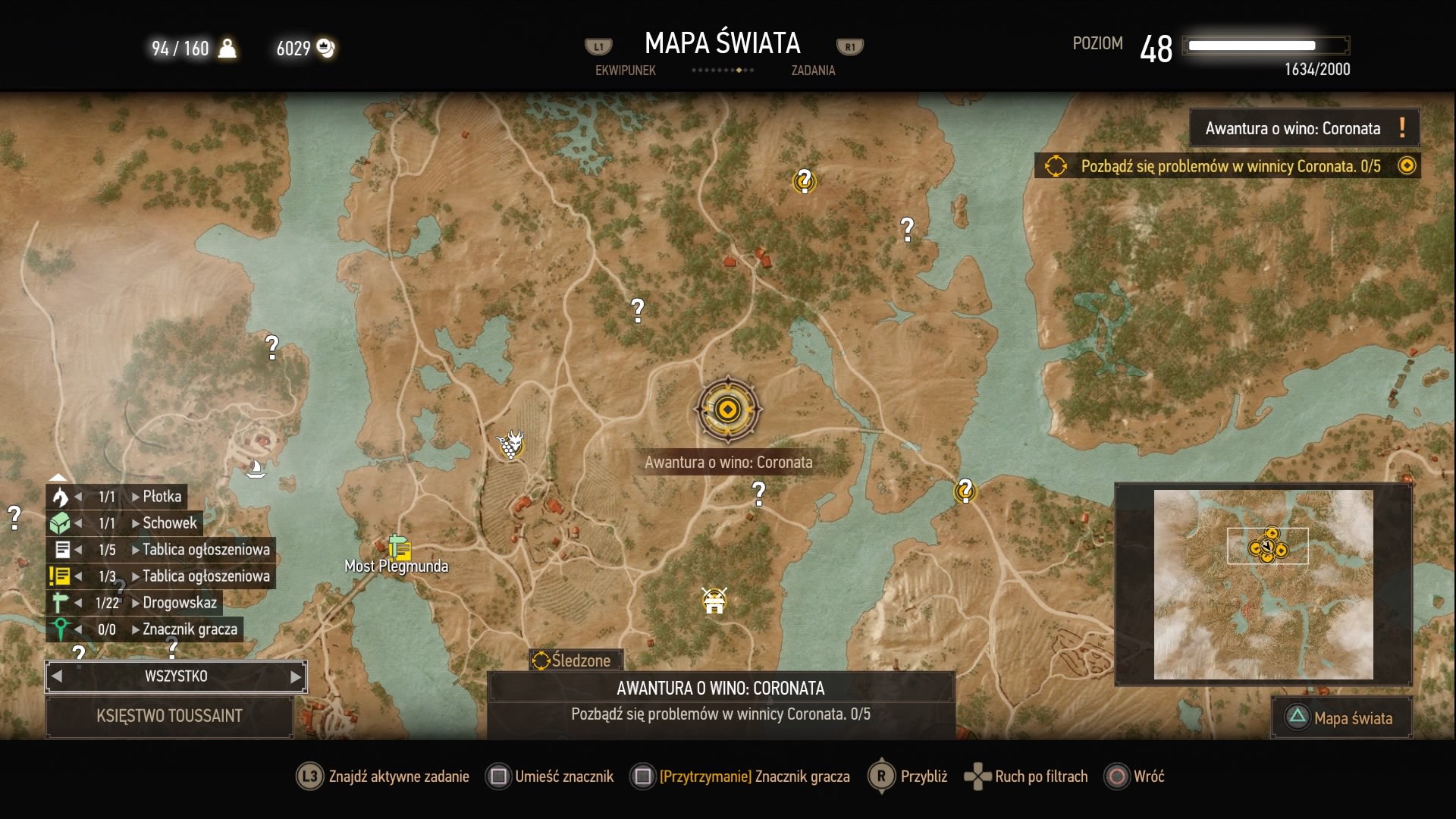Open the Mapa świata overview button
1456x819 pixels.
[x=1341, y=718]
